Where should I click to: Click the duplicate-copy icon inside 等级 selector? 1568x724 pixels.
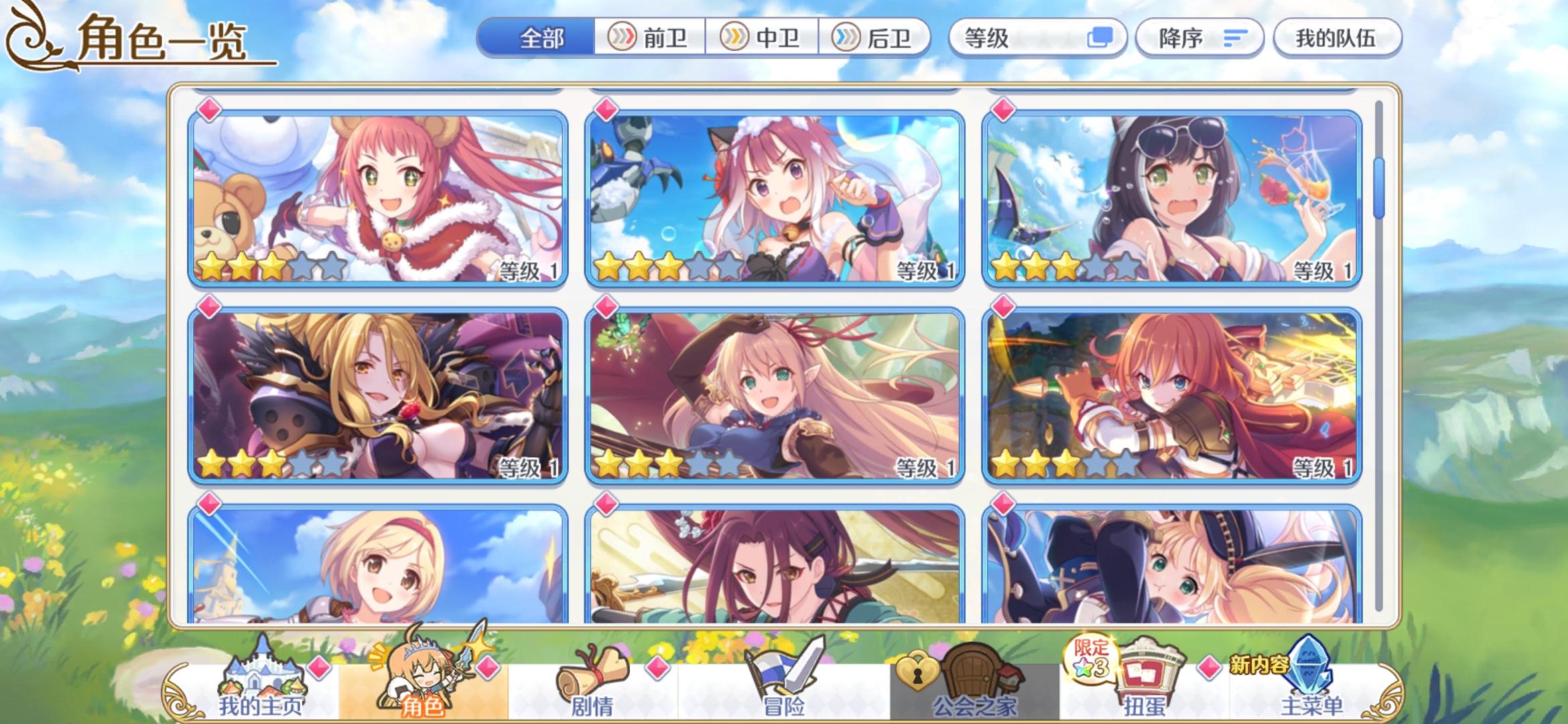coord(1103,38)
